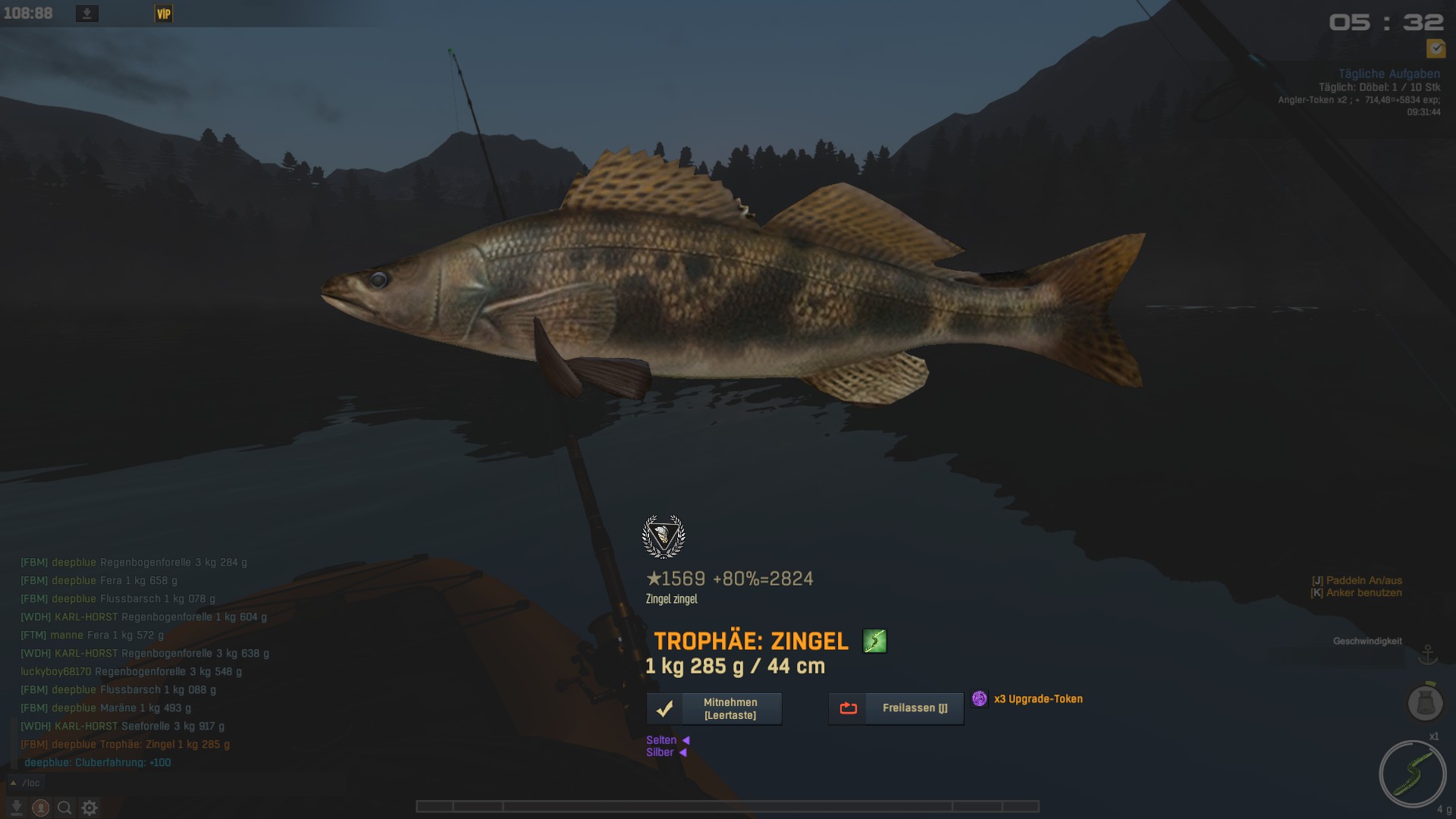Open the chat search magnifier
This screenshot has width=1456, height=819.
(65, 808)
